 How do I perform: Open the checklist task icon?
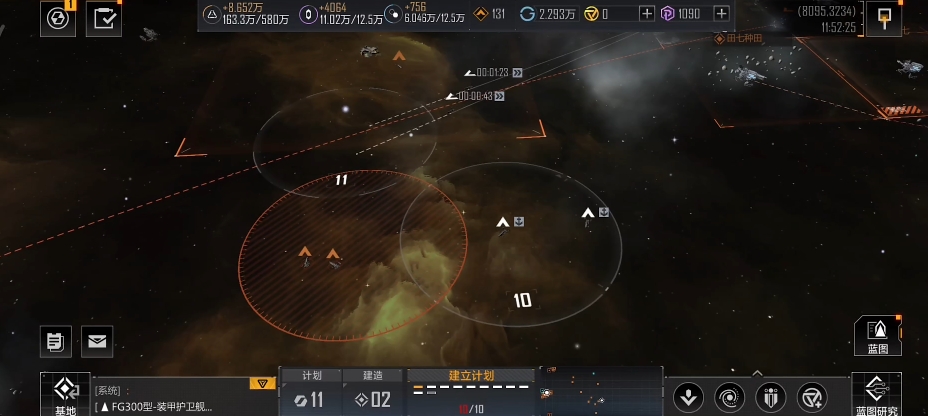tap(104, 18)
